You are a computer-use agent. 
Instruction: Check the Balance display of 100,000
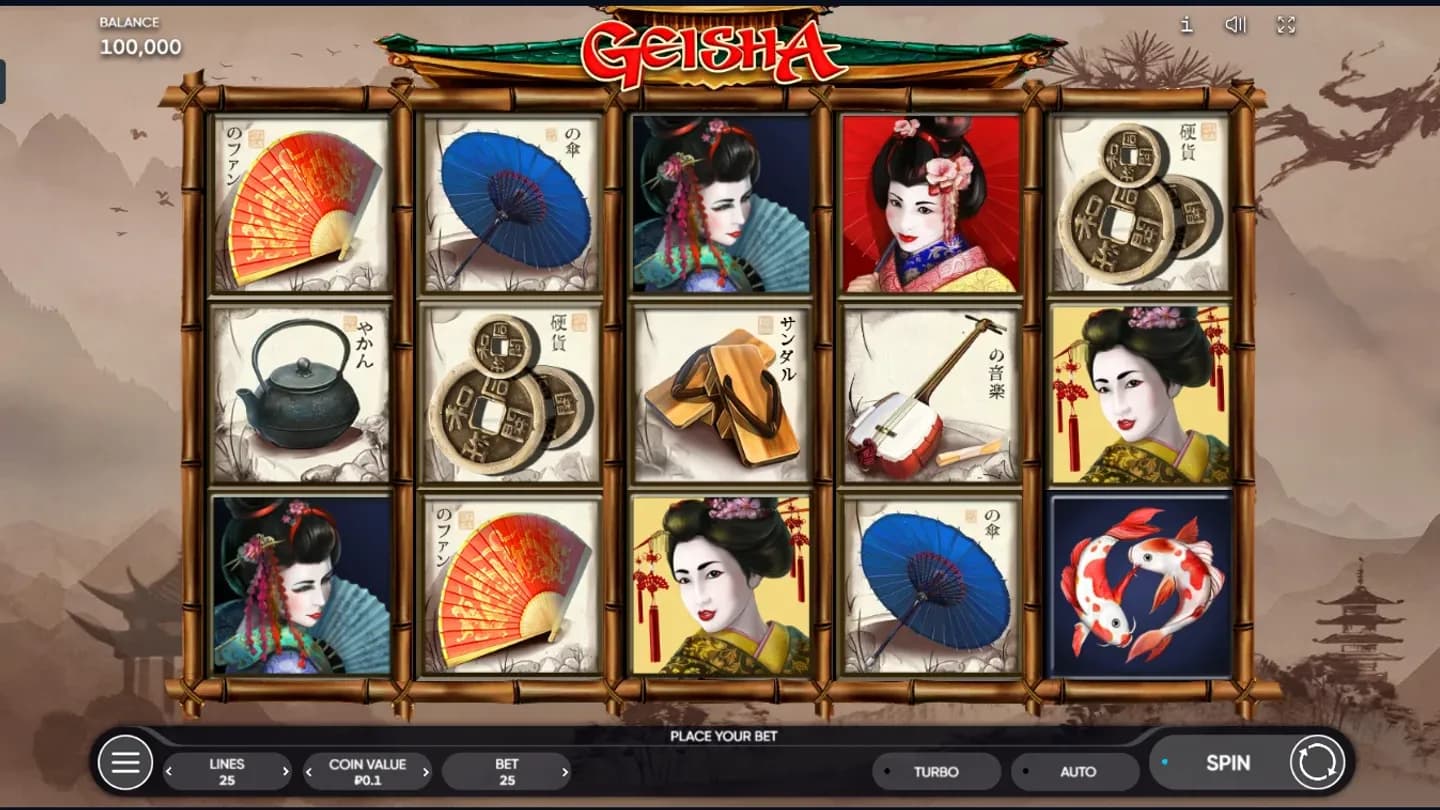click(138, 36)
